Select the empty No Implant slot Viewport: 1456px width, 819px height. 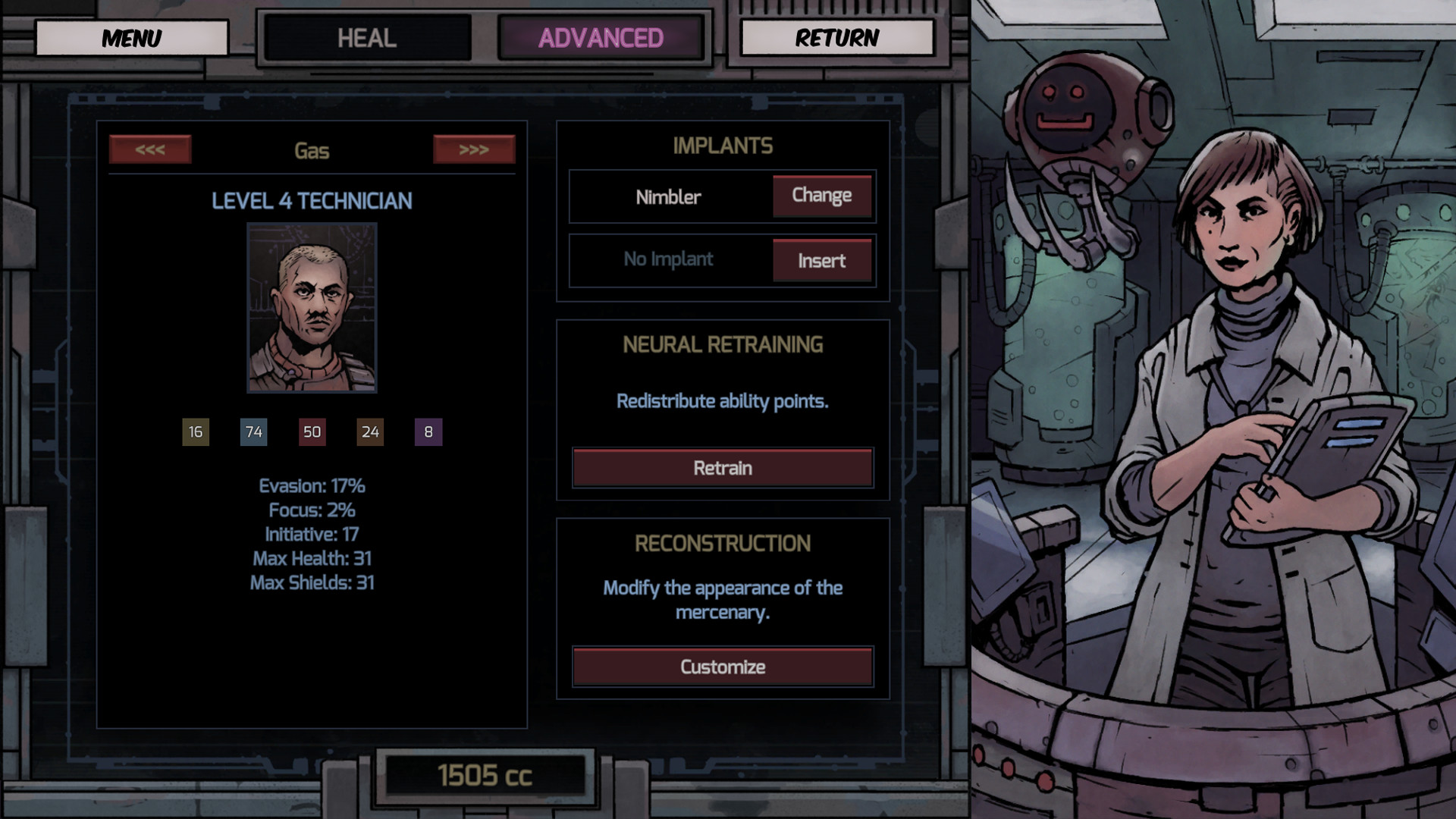point(668,260)
